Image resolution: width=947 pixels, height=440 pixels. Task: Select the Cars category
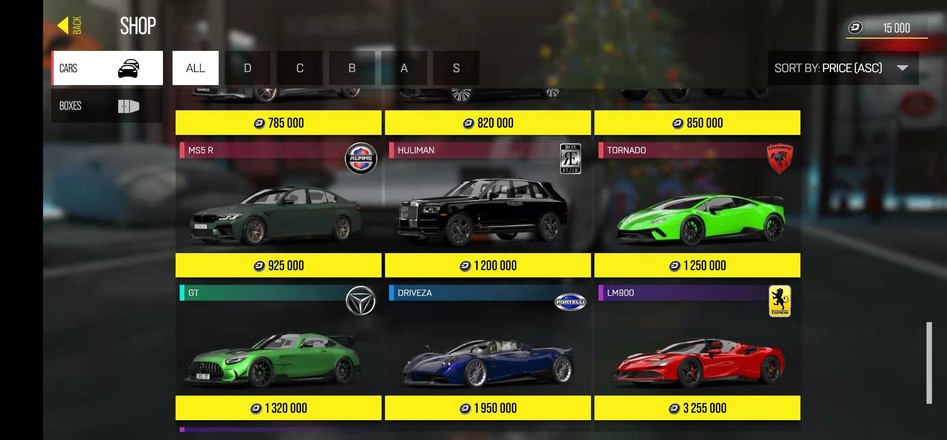[x=107, y=68]
